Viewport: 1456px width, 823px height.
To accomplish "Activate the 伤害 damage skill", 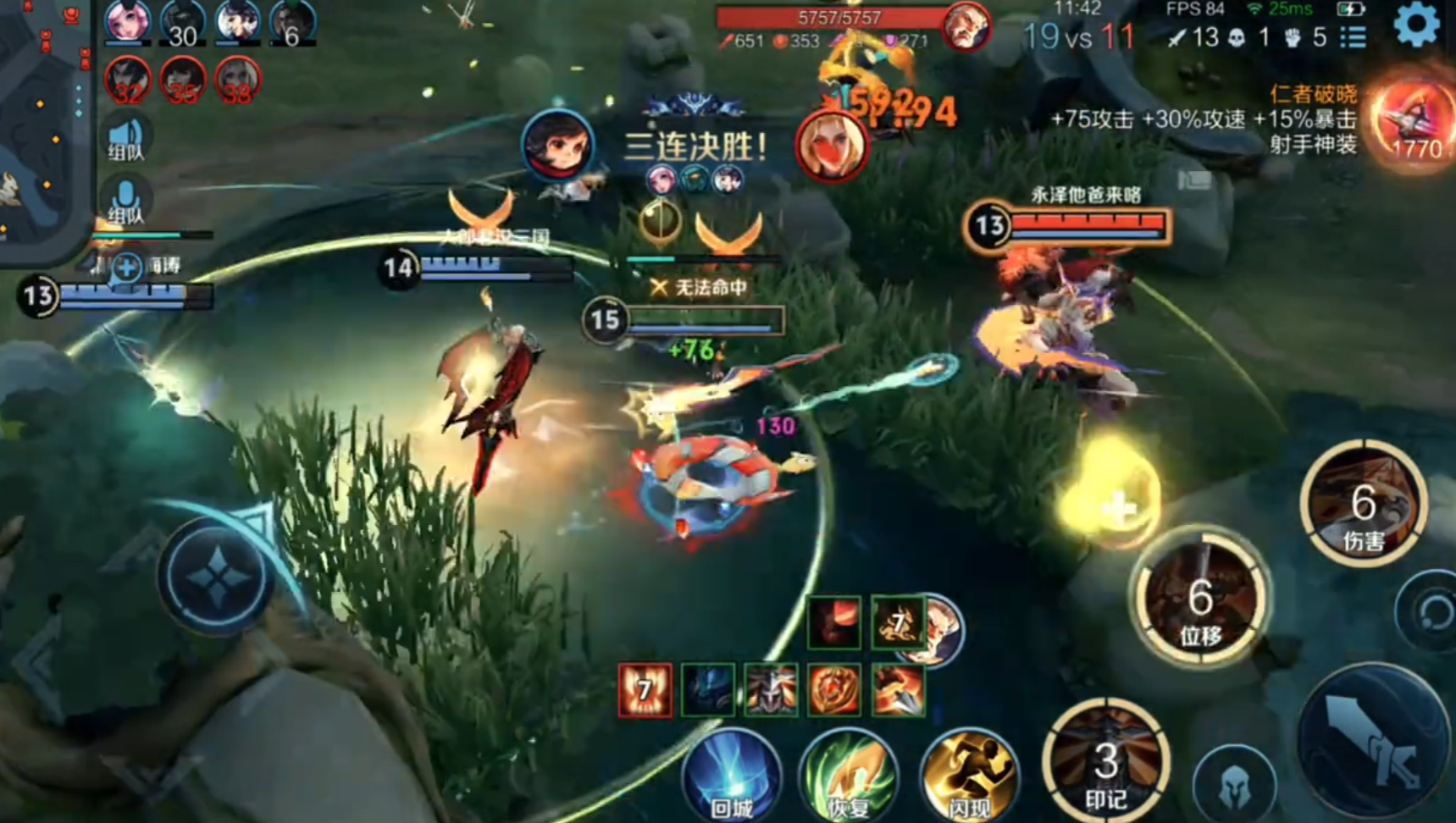I will (x=1363, y=505).
